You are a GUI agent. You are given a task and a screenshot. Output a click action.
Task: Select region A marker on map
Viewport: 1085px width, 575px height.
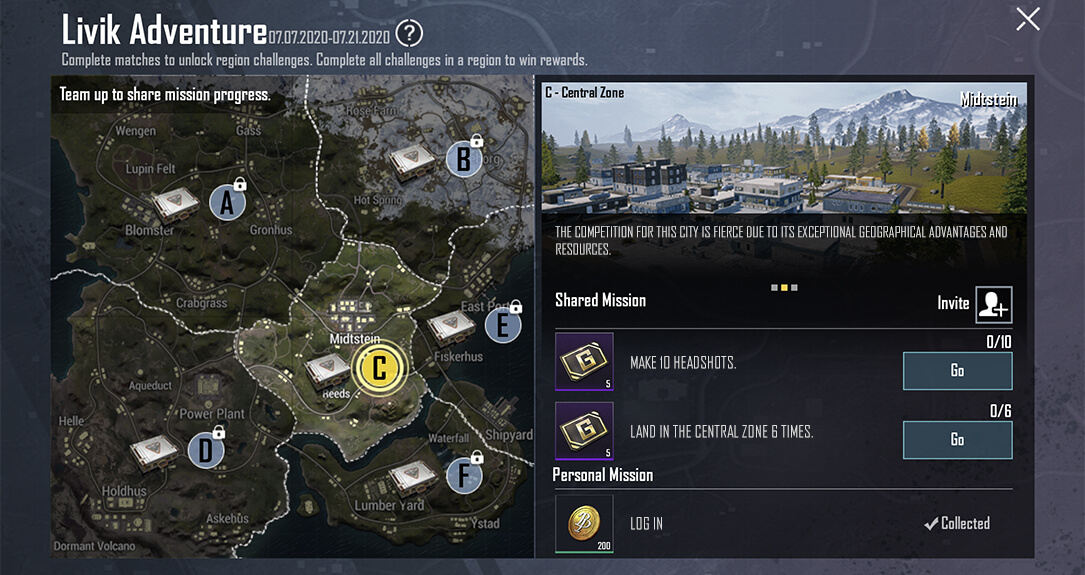click(x=227, y=203)
